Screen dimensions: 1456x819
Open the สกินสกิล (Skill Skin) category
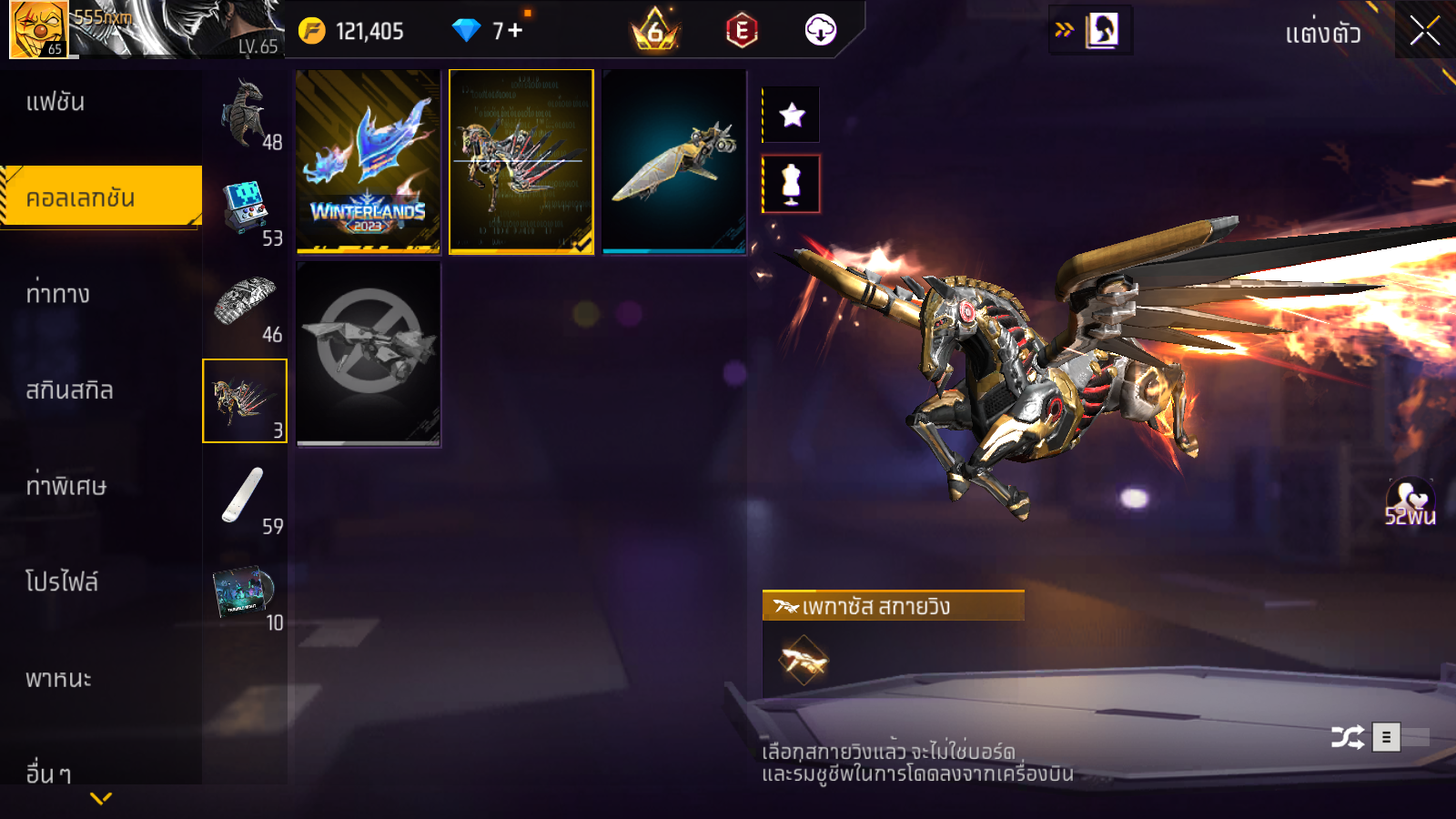pos(69,390)
